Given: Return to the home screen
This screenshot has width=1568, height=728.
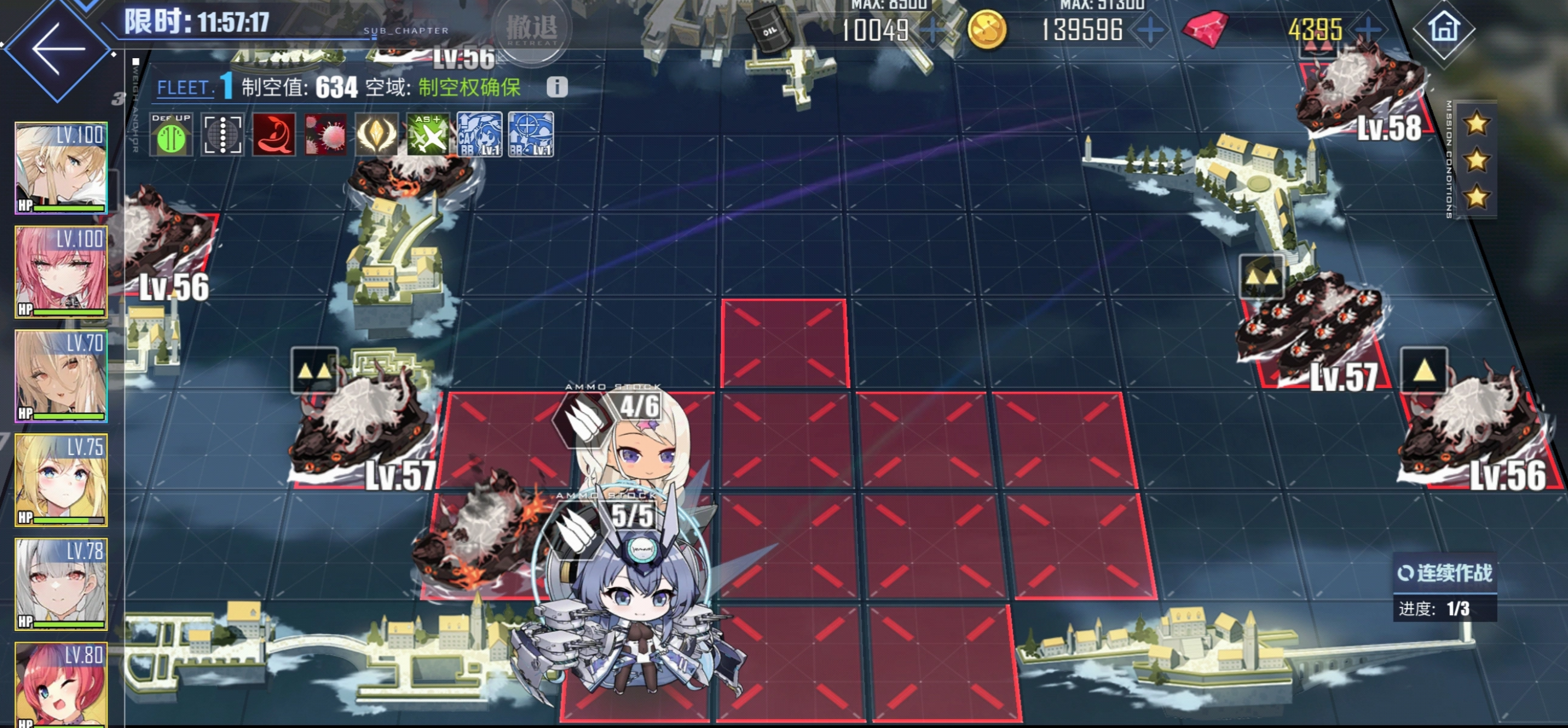Looking at the screenshot, I should (1444, 28).
